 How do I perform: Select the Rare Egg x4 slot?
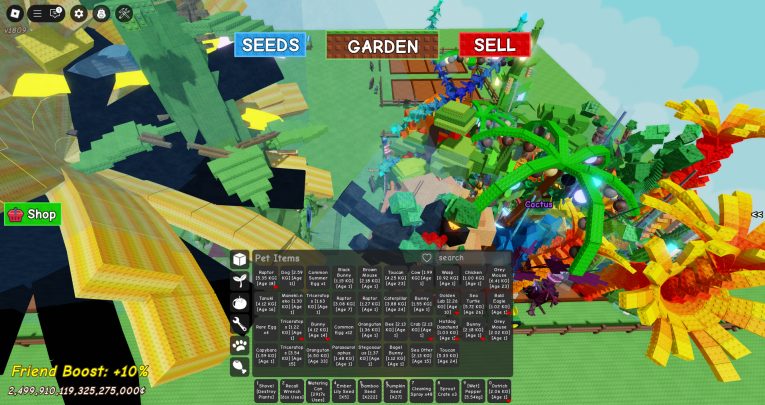pyautogui.click(x=266, y=327)
